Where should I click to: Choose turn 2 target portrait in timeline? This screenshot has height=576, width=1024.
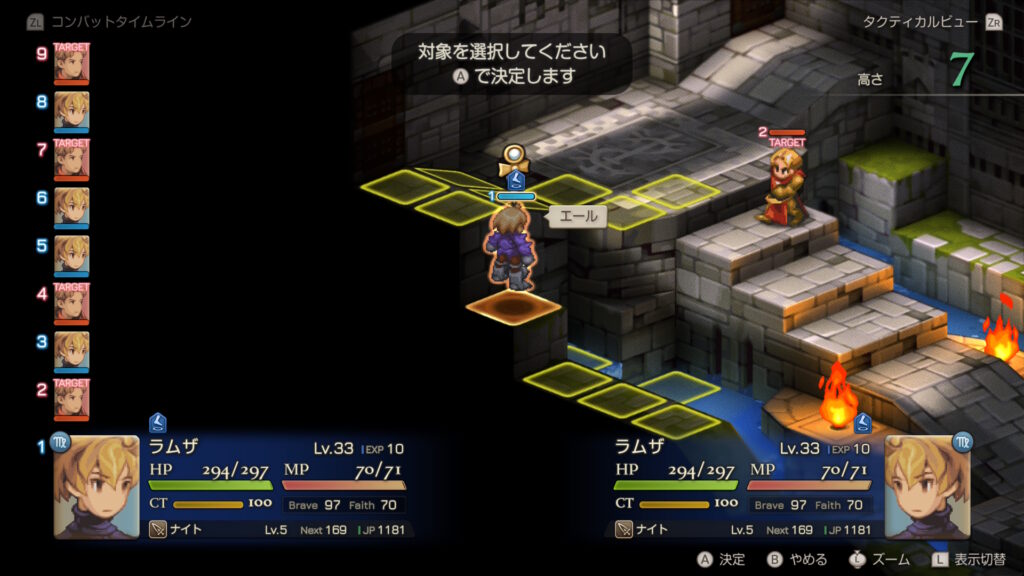pos(71,398)
